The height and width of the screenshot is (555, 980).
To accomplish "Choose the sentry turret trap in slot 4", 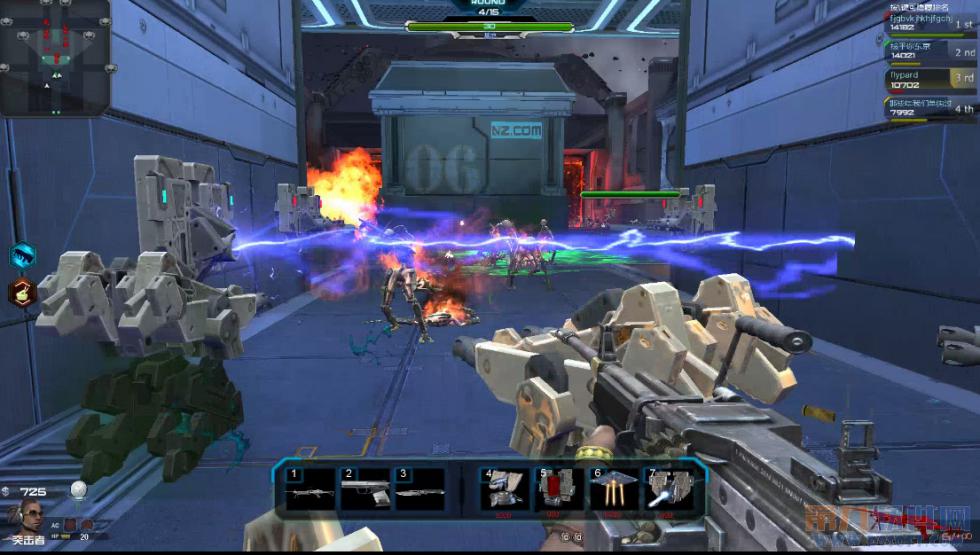I will point(505,490).
